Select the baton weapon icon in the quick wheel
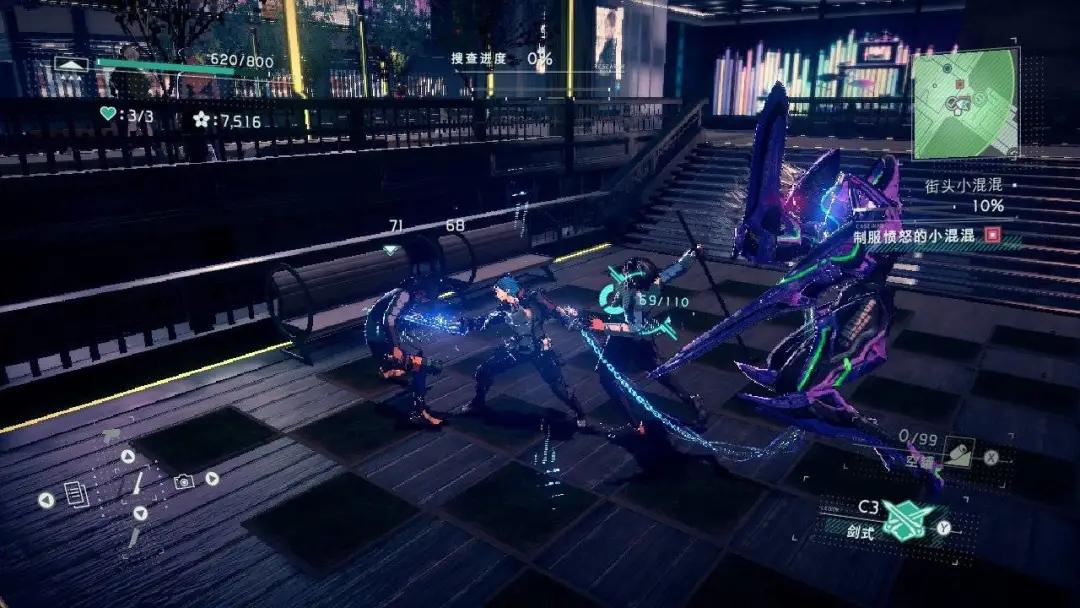 click(x=139, y=484)
